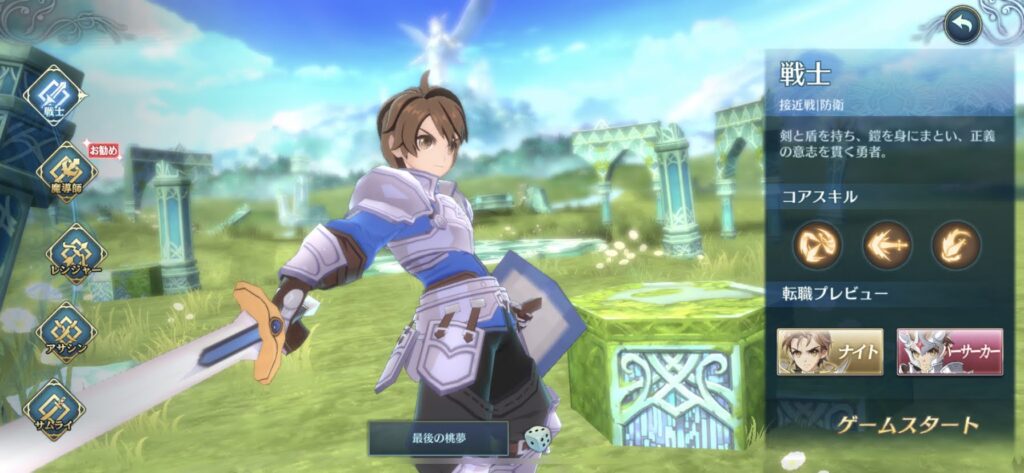Image resolution: width=1024 pixels, height=473 pixels.
Task: Start the game with ゲームスタート
Action: (907, 425)
